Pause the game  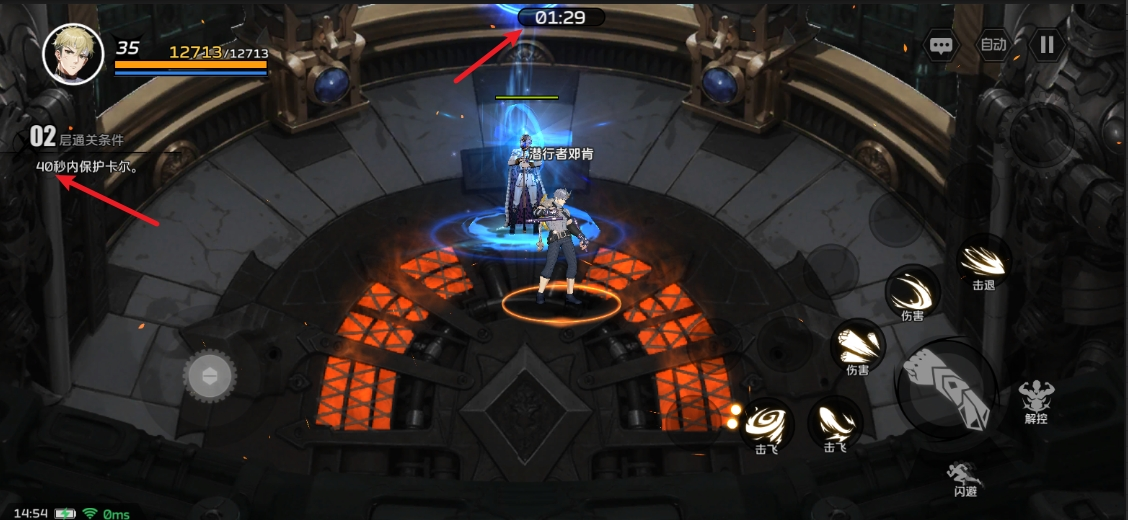(x=1047, y=45)
